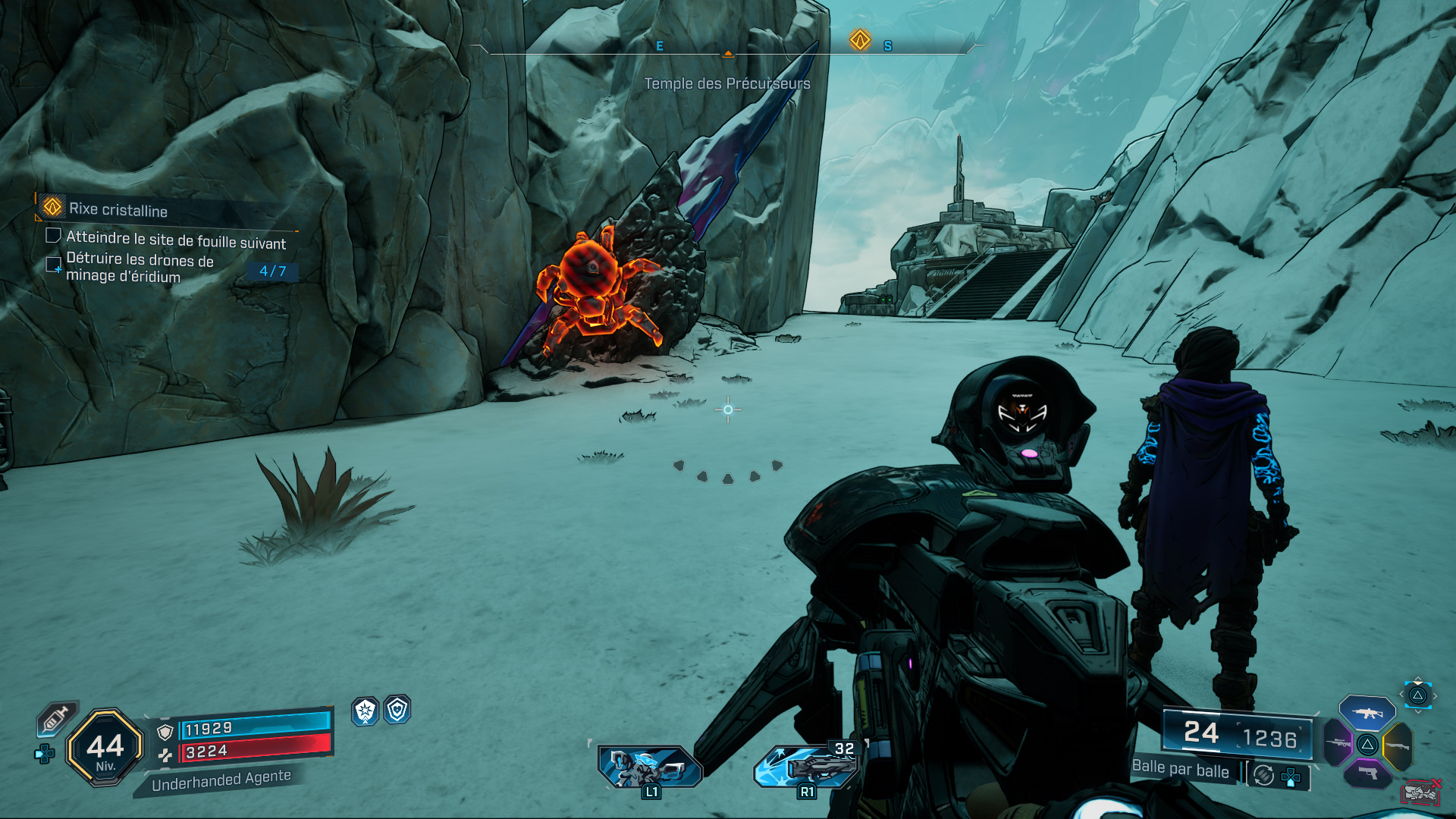Inspect the heart shield buff icon
Screen dimensions: 1456x819
(397, 710)
